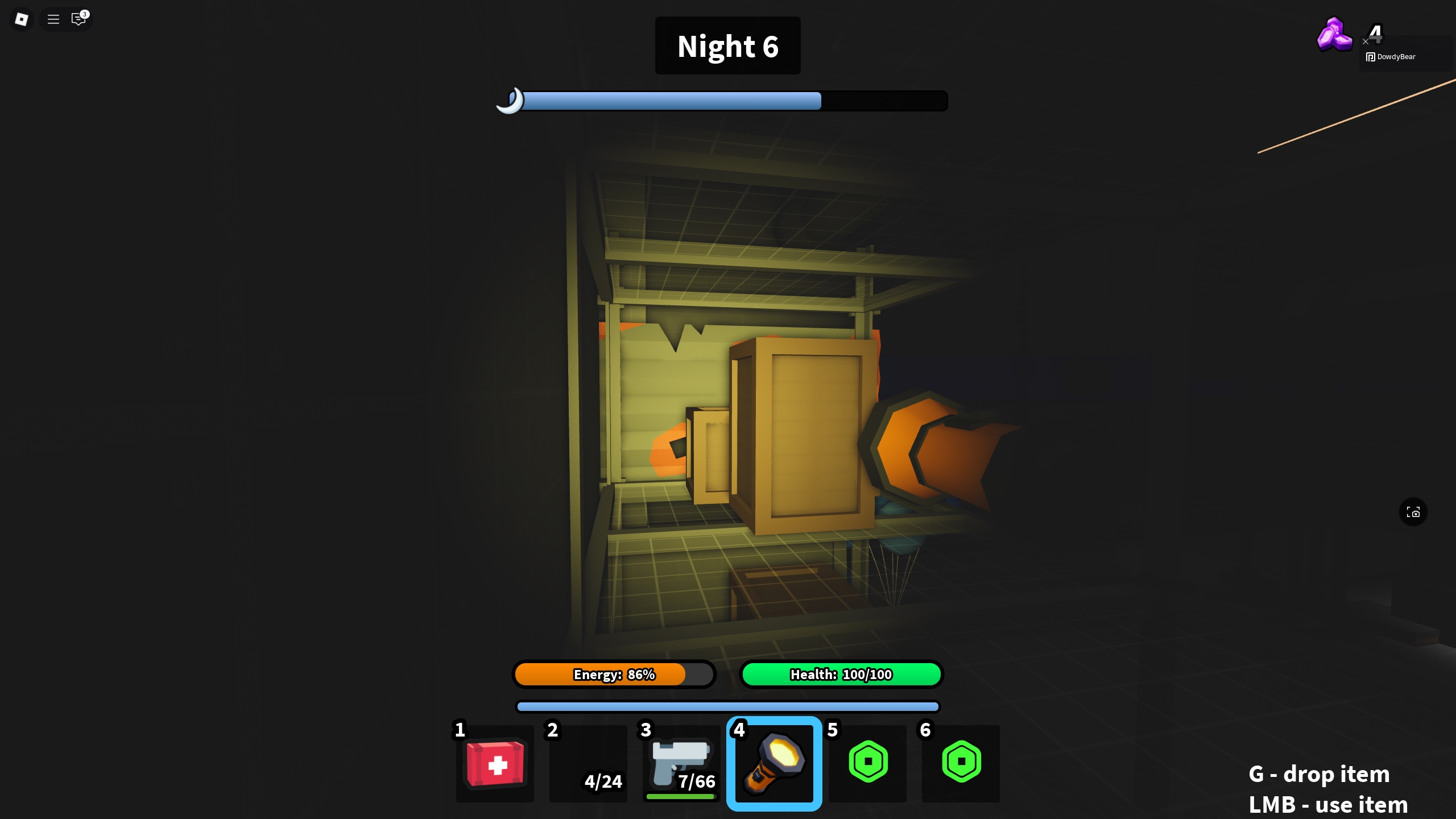Click the blue stamina bar above the hotbar
Screen dimensions: 1456x819
pos(727,706)
